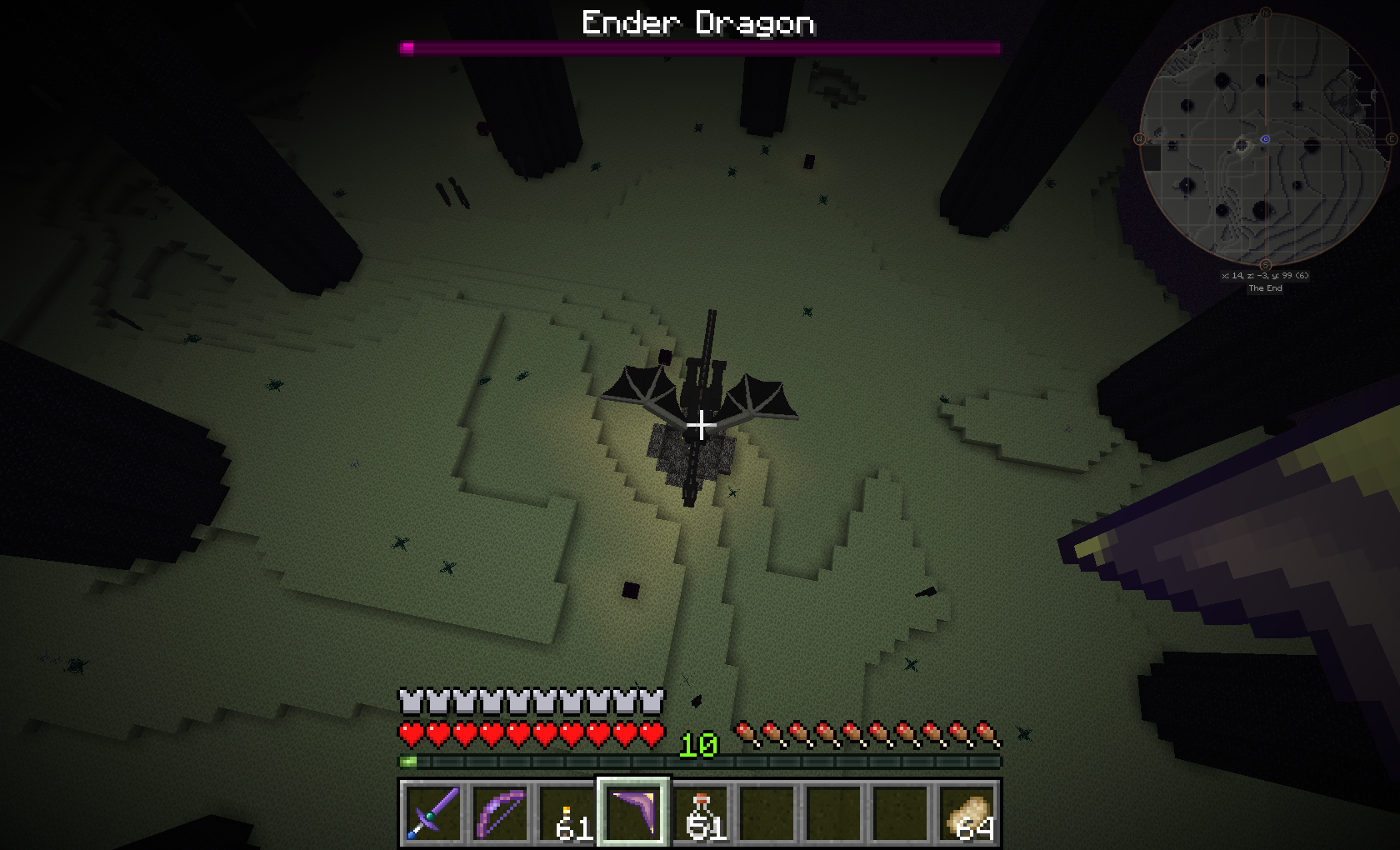Select the purple sword hotbar slot
The height and width of the screenshot is (850, 1400).
click(432, 812)
